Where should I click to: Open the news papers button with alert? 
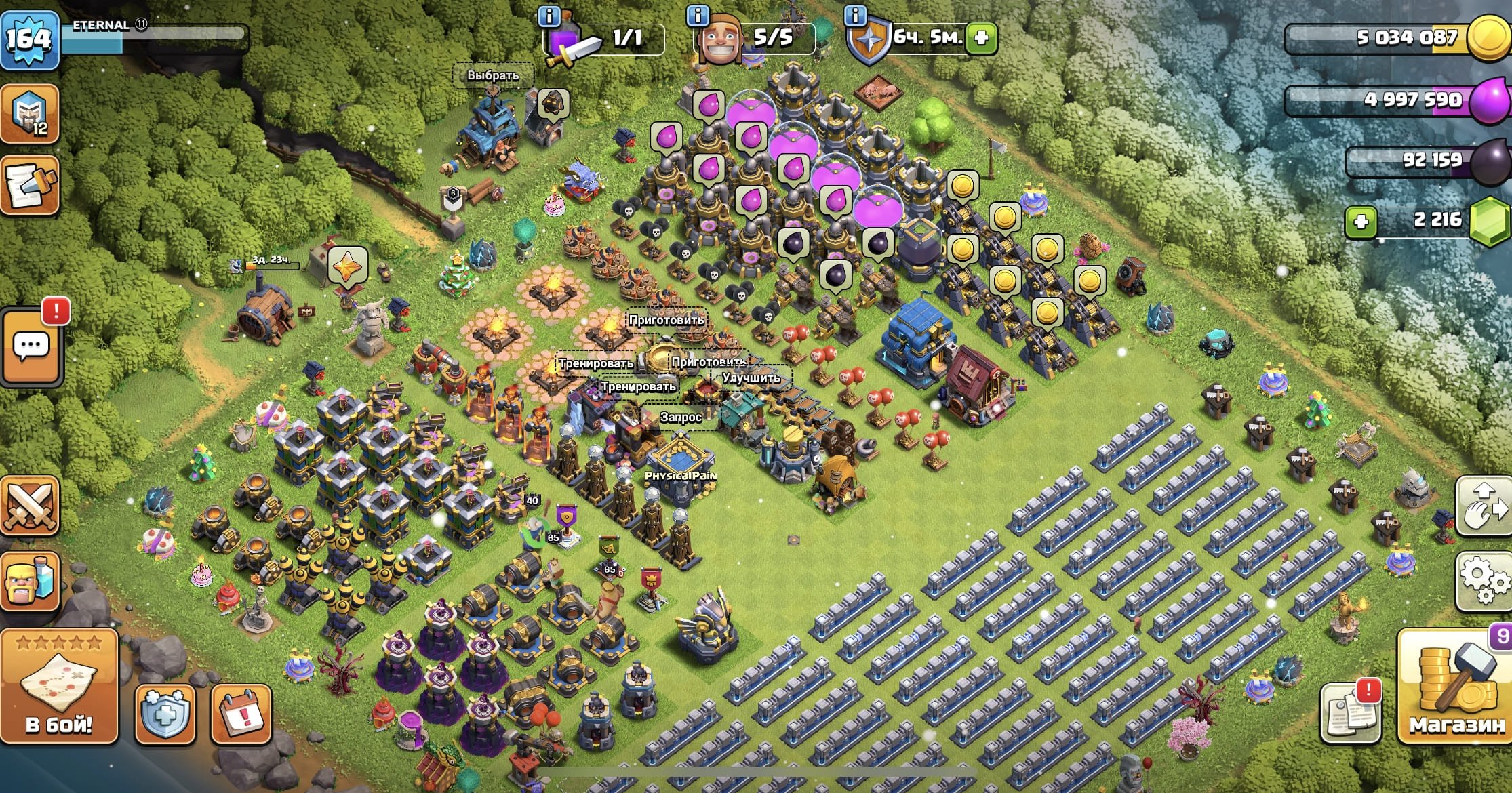click(x=1350, y=712)
